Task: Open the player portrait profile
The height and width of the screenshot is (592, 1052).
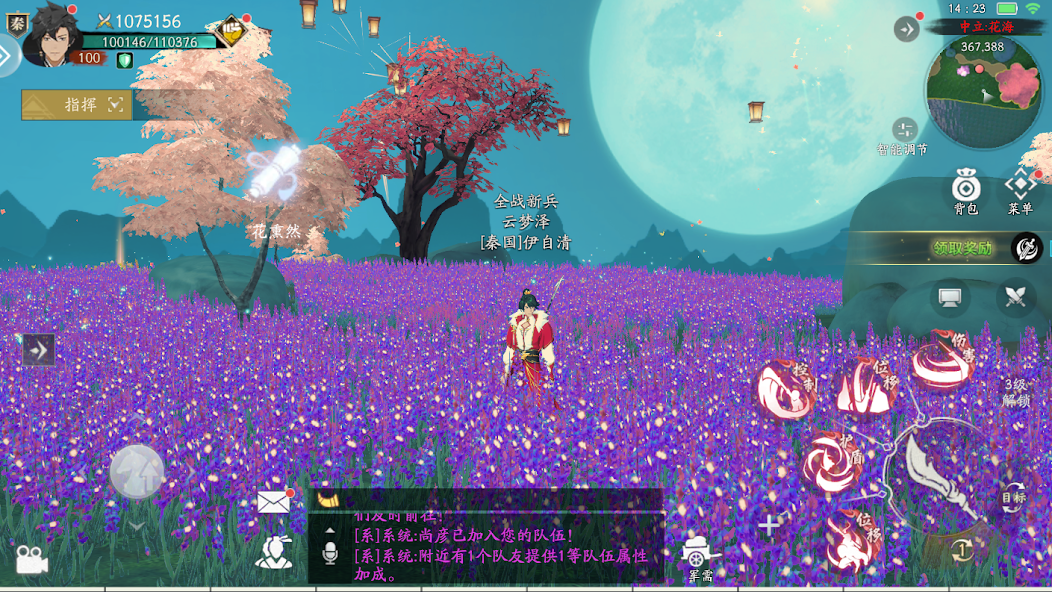Action: pyautogui.click(x=52, y=36)
